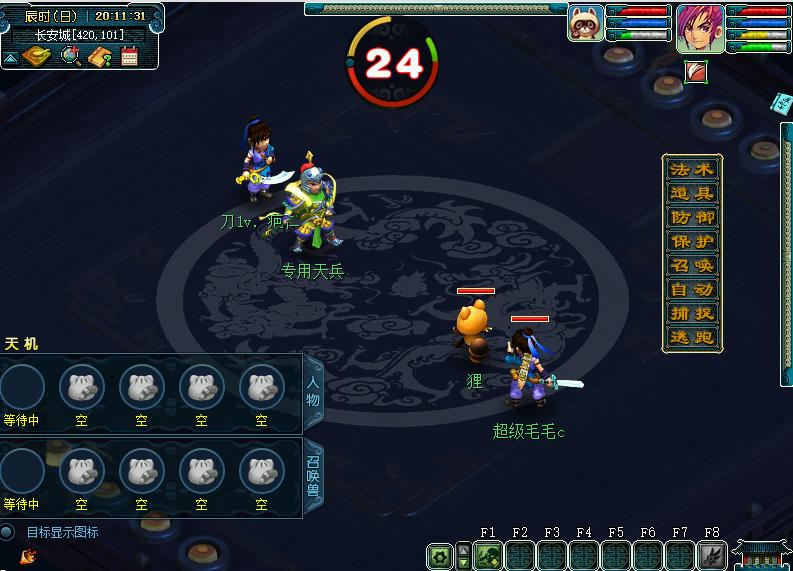This screenshot has height=571, width=793.
Task: Click the purple-haired character portrait
Action: click(x=700, y=28)
